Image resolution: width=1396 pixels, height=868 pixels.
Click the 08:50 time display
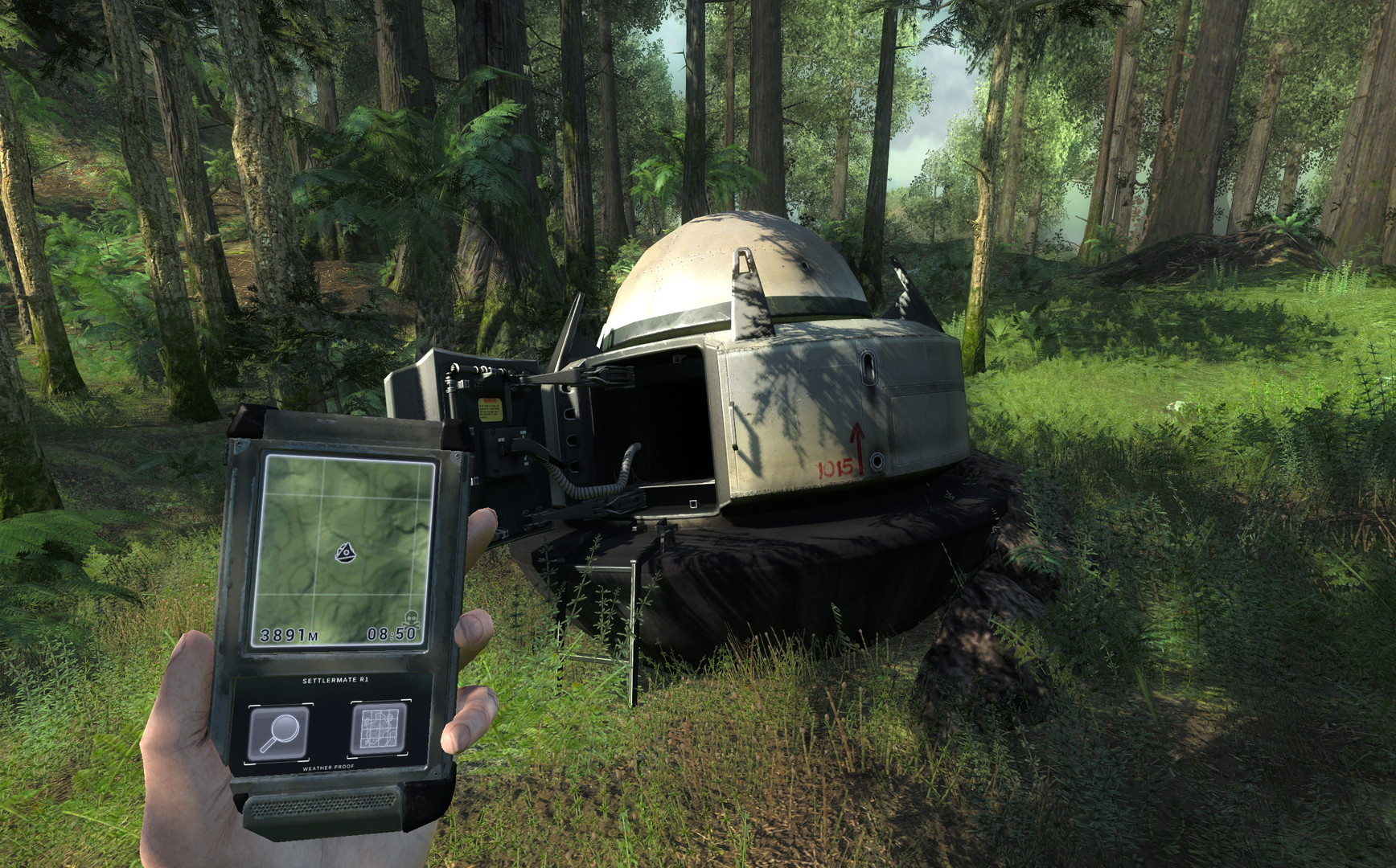coord(393,633)
